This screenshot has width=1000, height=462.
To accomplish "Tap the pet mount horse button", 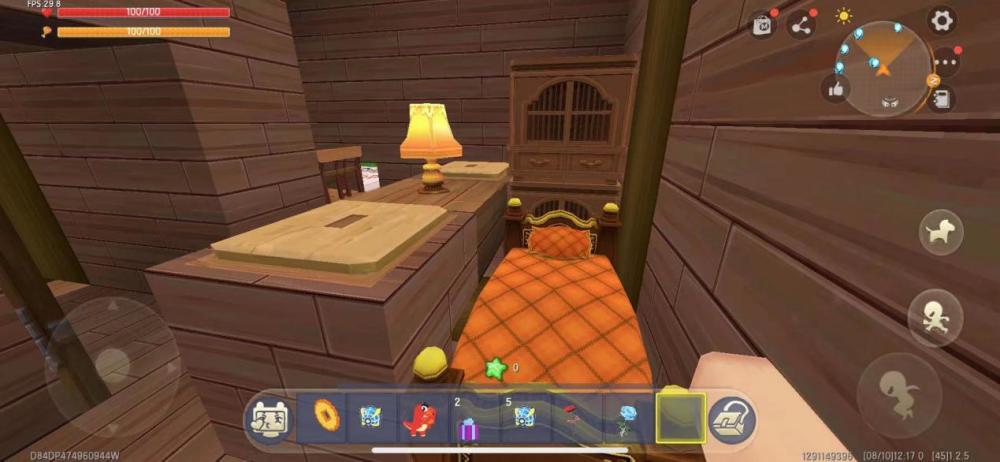I will click(x=941, y=233).
